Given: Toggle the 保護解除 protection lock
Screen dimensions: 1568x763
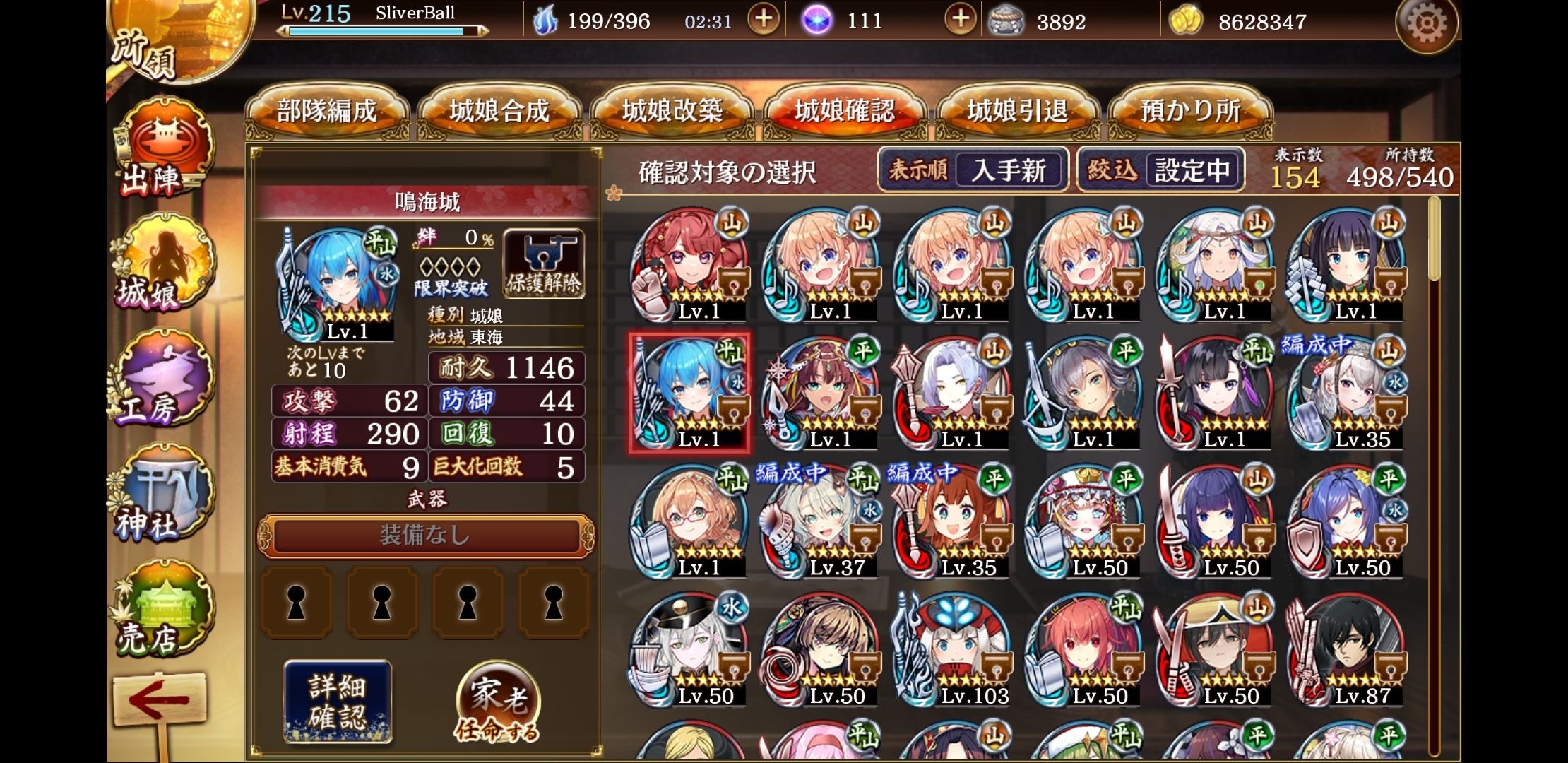Looking at the screenshot, I should 543,264.
